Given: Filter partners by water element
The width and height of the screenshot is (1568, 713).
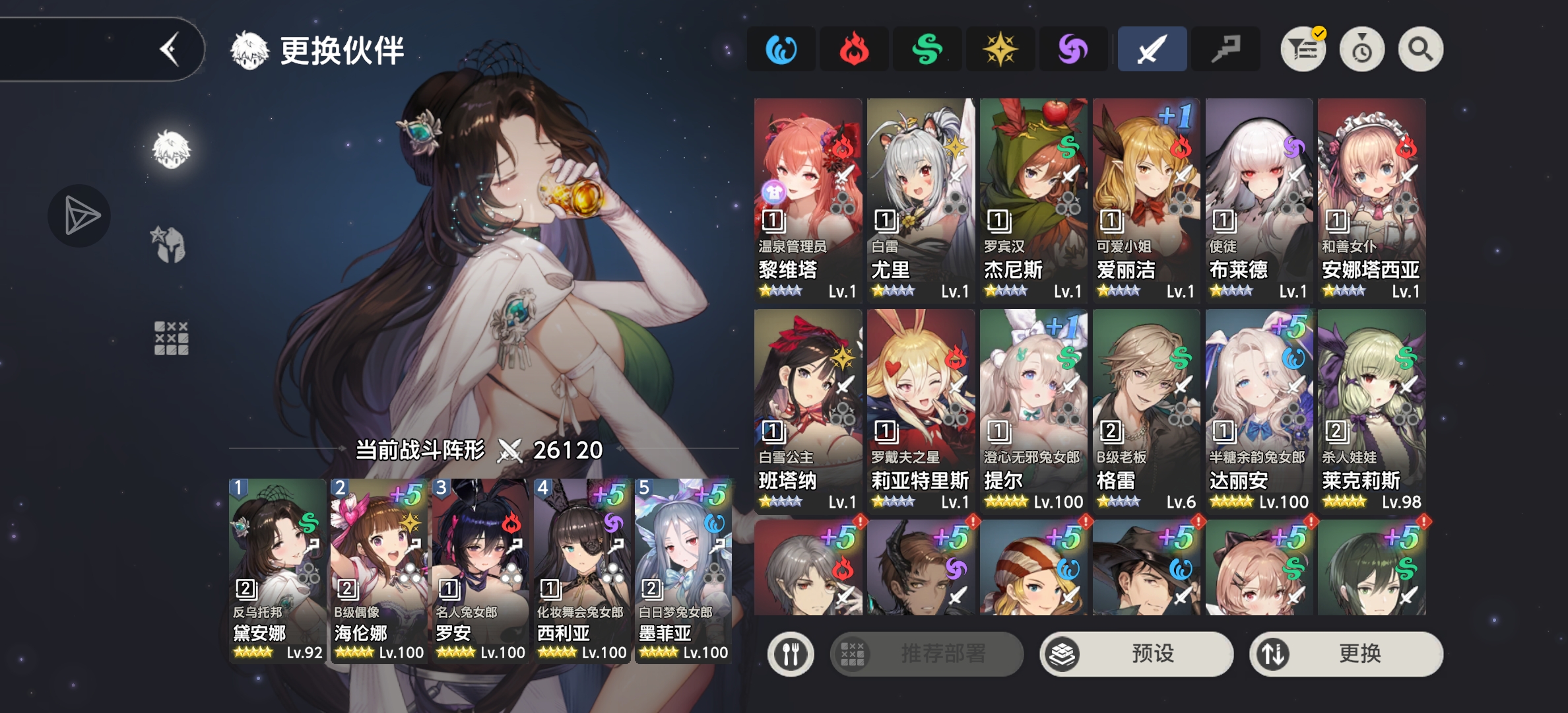Looking at the screenshot, I should click(x=781, y=50).
